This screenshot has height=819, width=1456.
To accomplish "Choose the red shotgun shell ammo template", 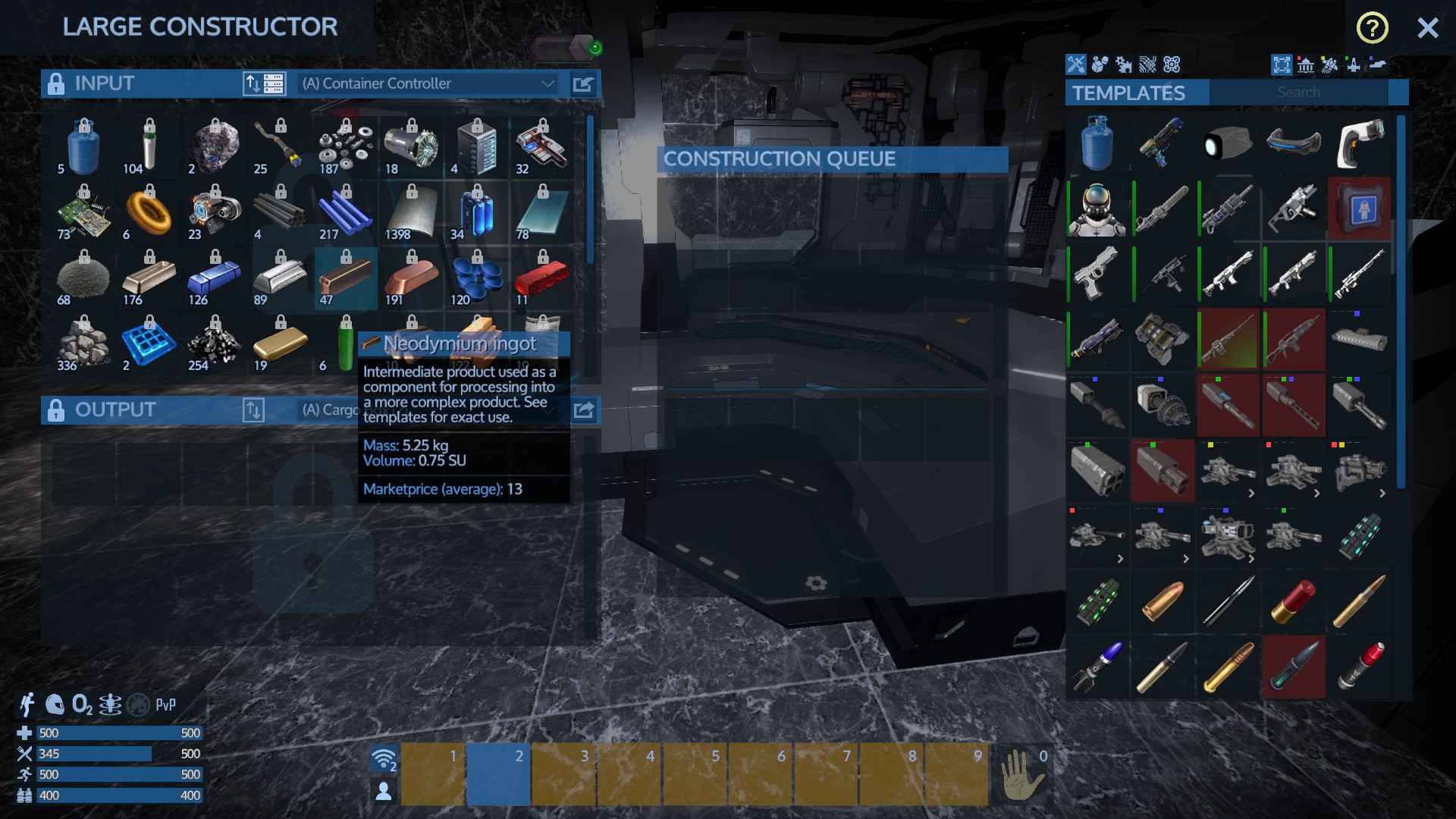I will pos(1293,601).
